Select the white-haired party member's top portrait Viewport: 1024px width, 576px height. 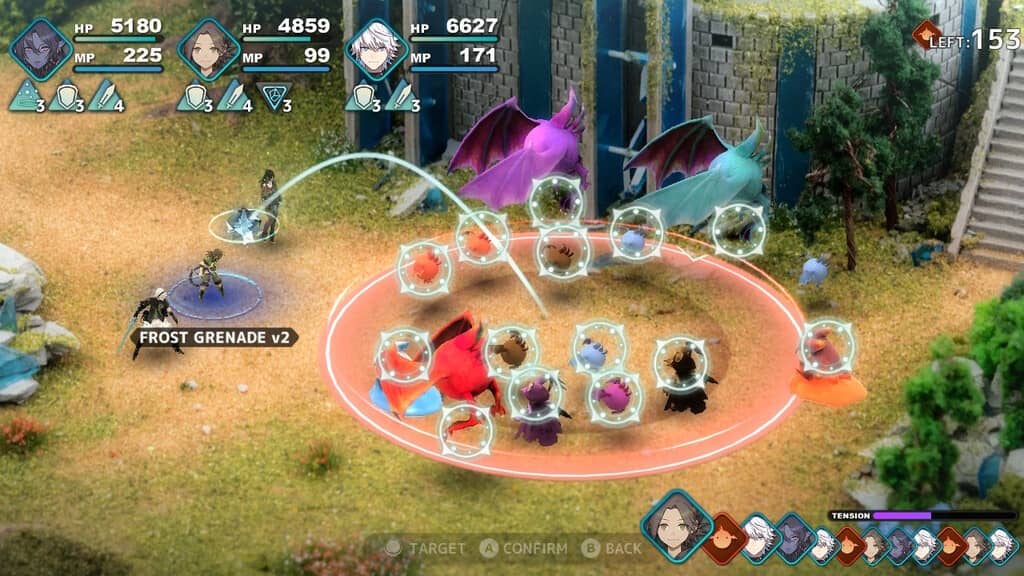click(x=375, y=49)
